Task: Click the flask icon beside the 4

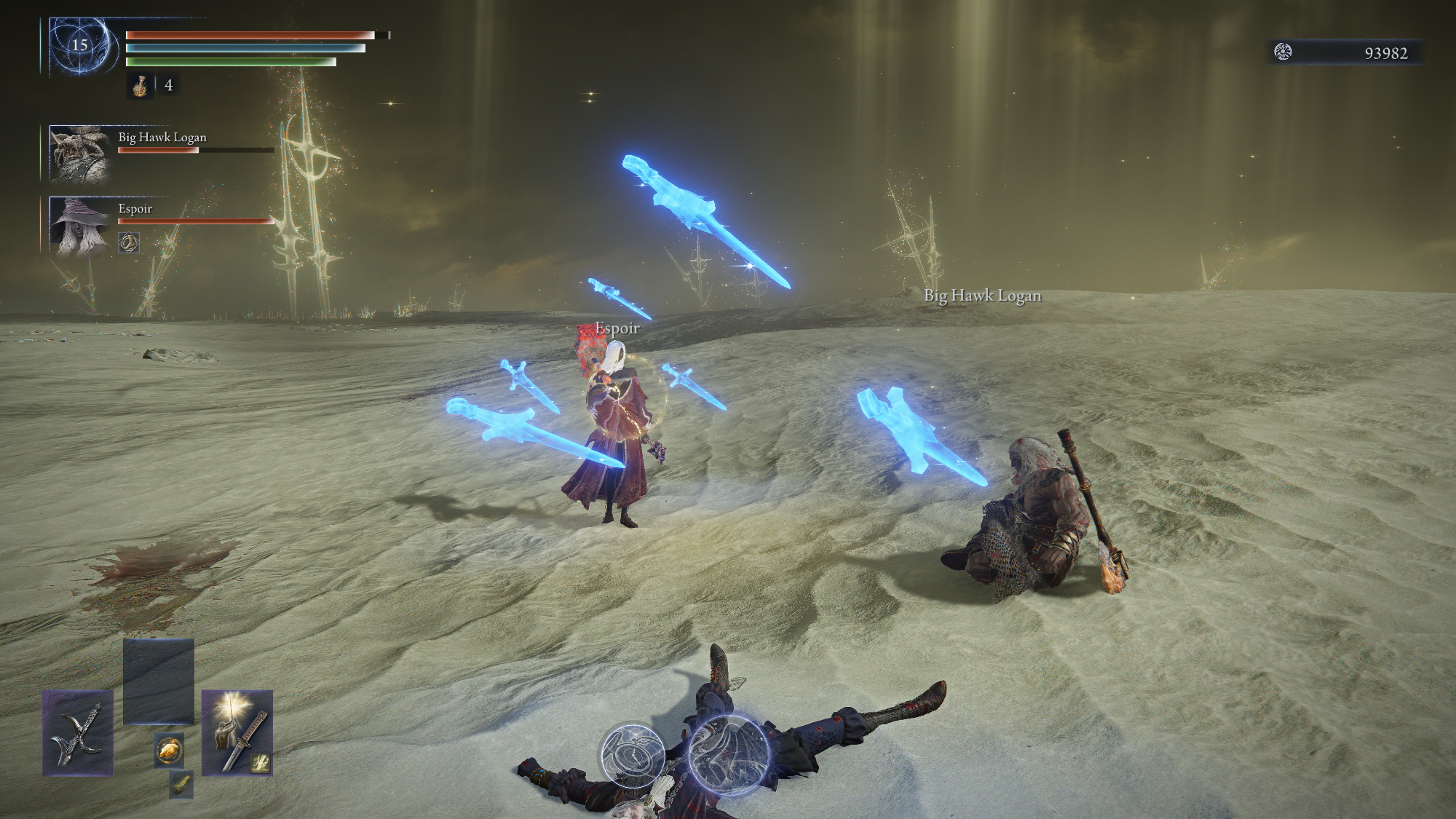Action: (140, 86)
